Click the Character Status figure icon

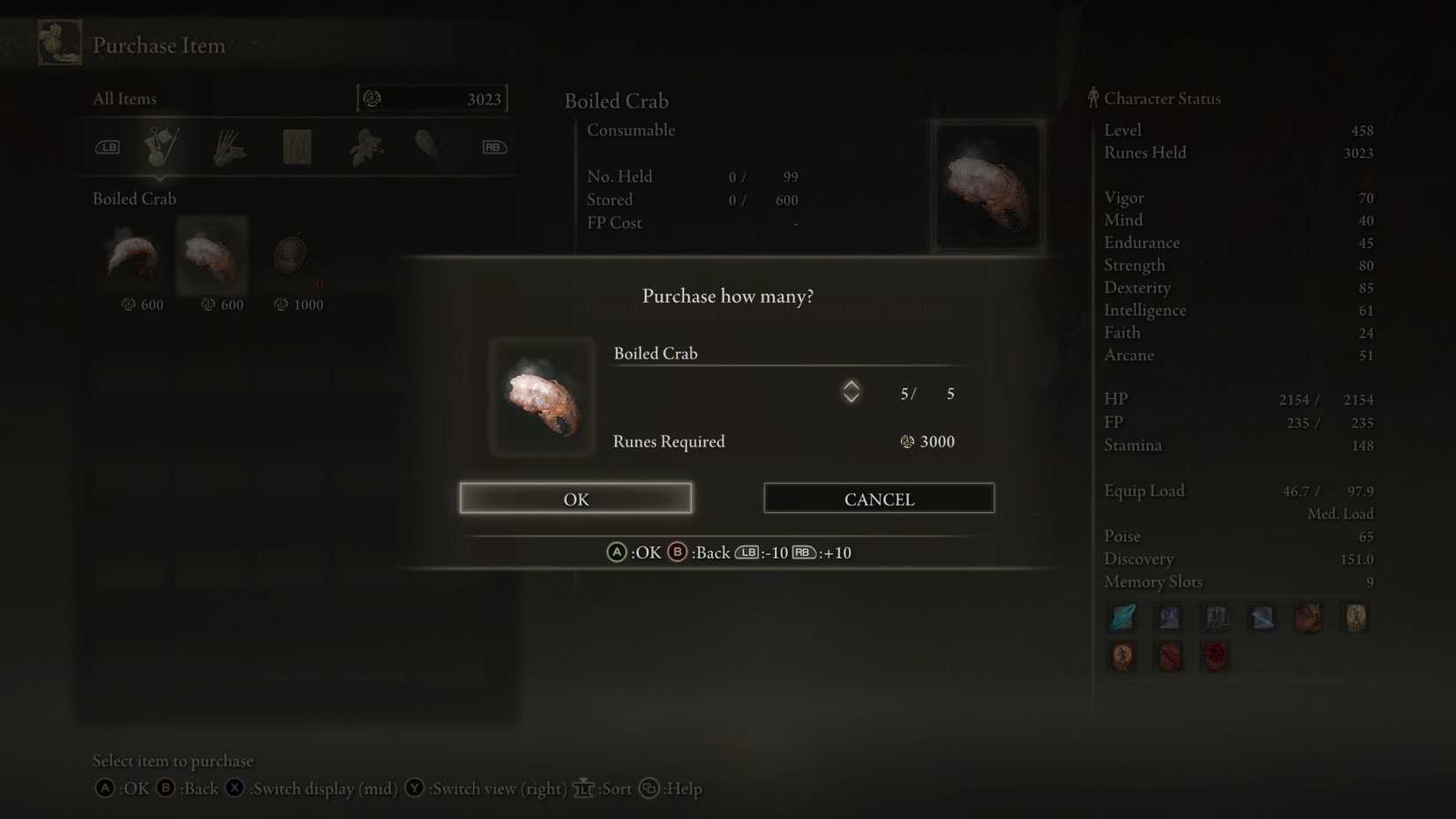pos(1092,97)
